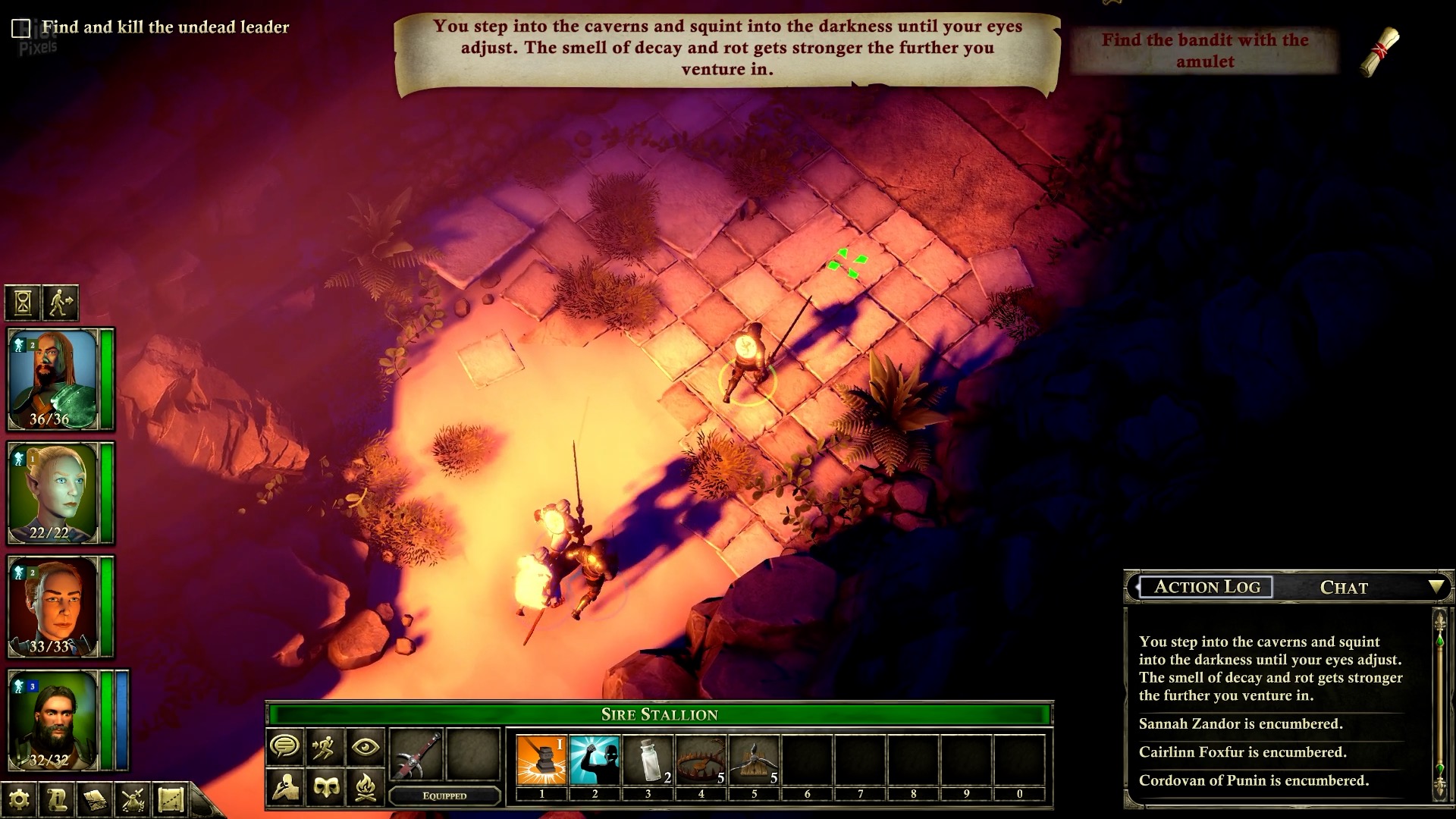Open the info scroll journal button
The height and width of the screenshot is (819, 1456).
(x=58, y=799)
